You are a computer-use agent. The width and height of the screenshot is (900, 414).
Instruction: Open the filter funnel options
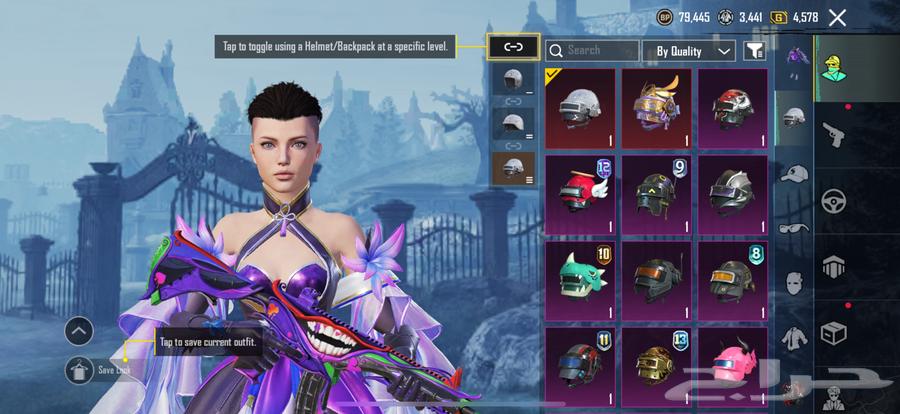[x=755, y=50]
